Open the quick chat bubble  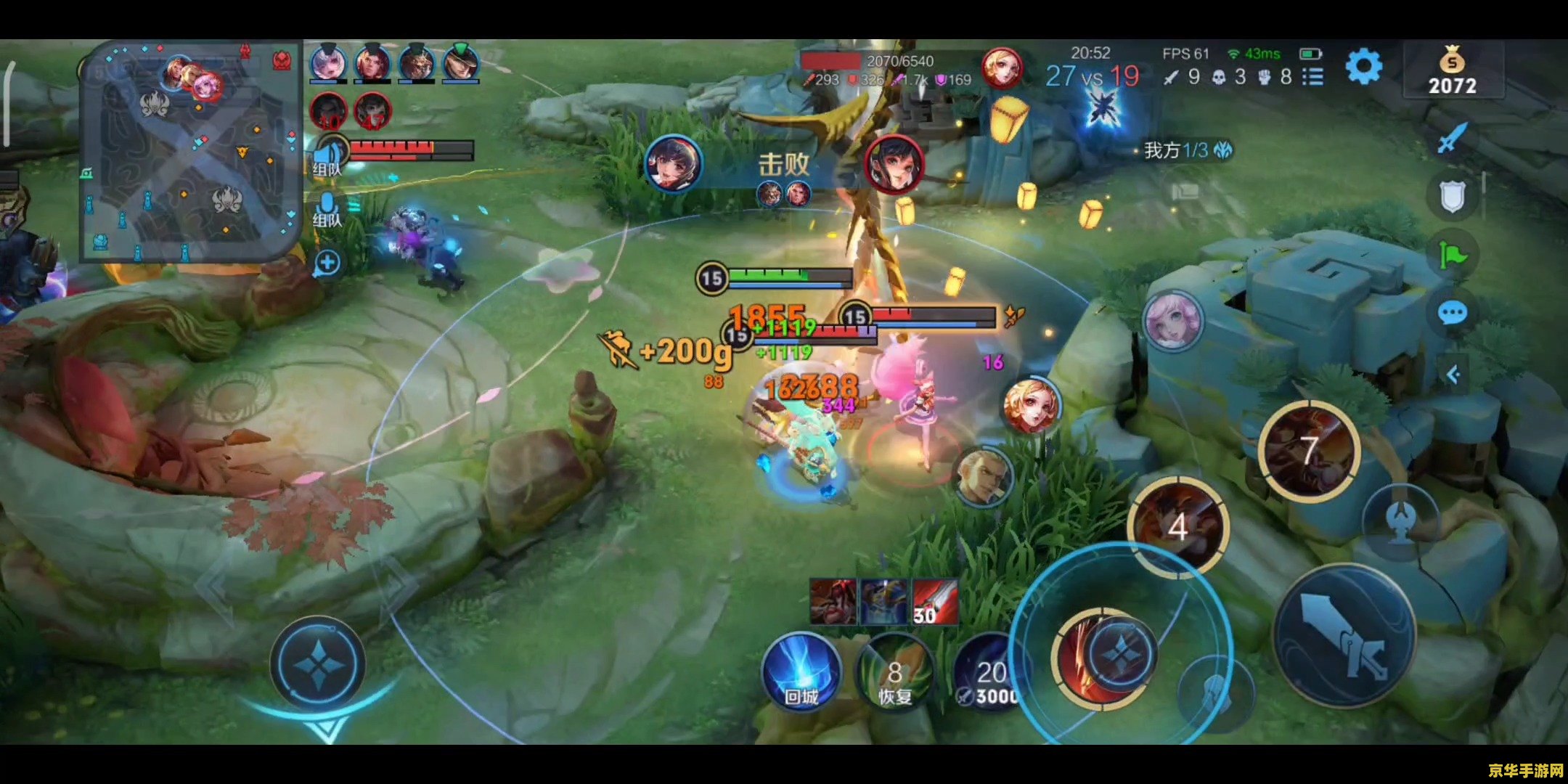1452,314
